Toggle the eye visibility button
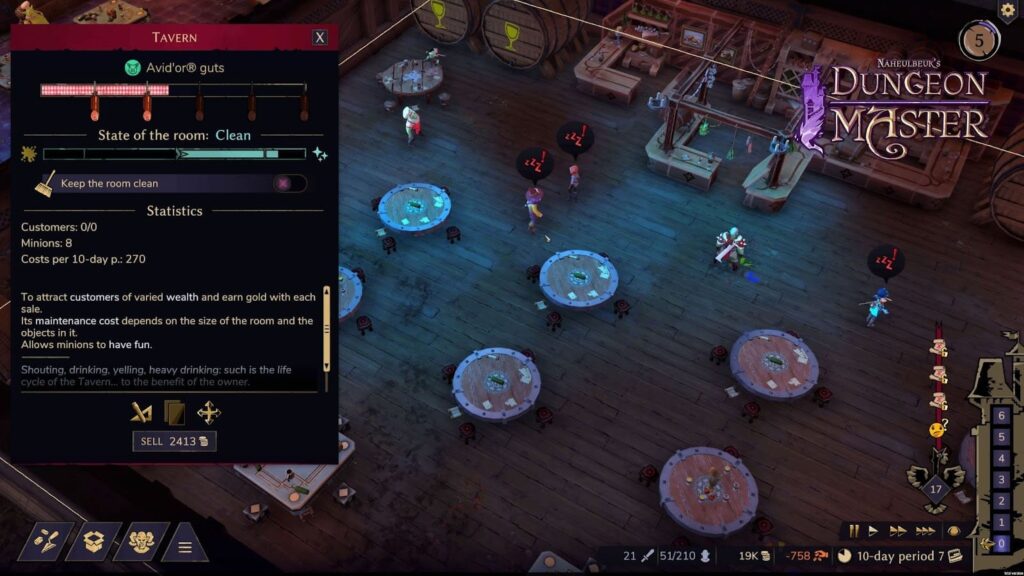1024x576 pixels. [x=954, y=531]
